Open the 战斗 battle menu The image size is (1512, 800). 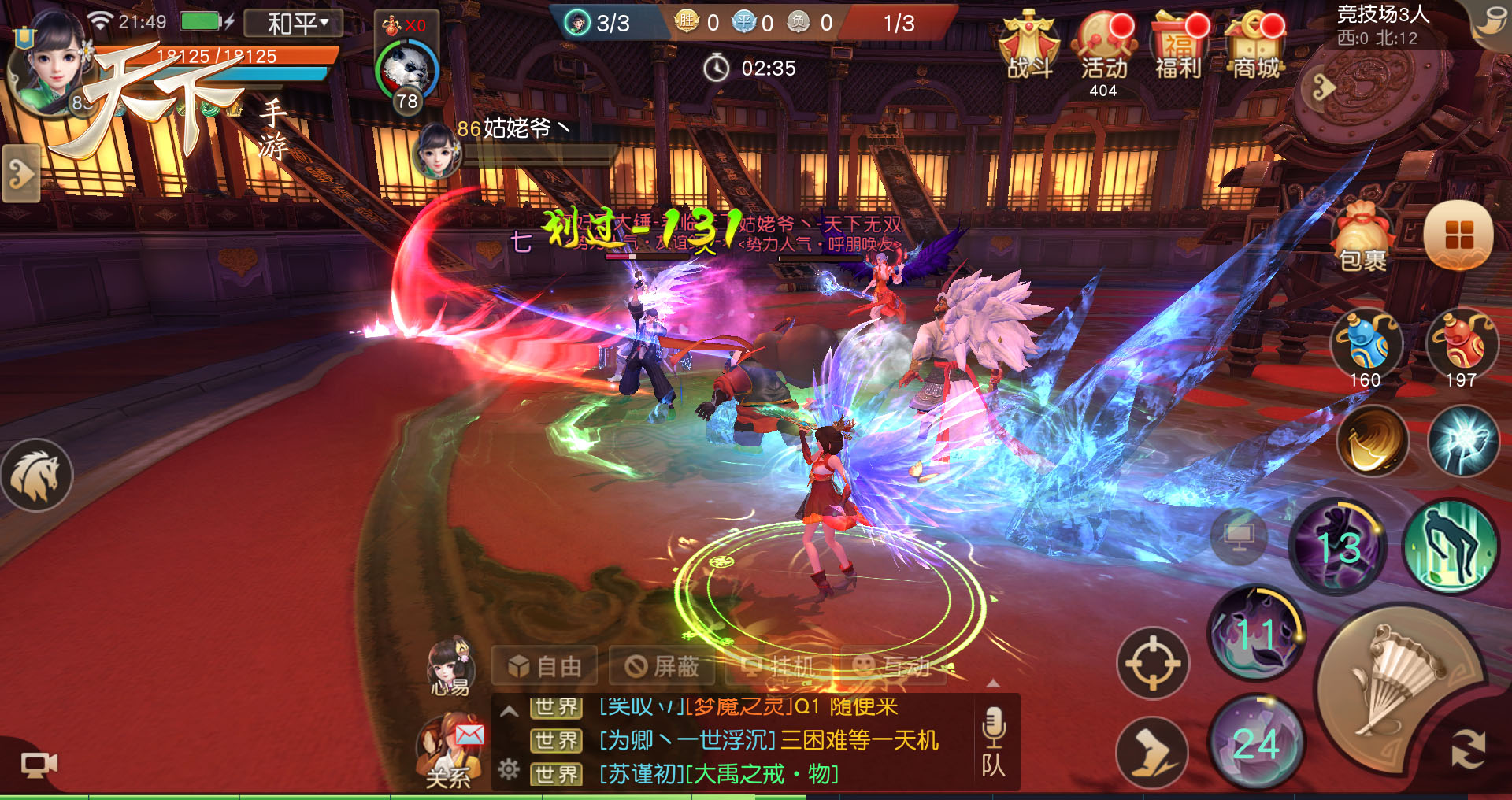tap(1028, 49)
